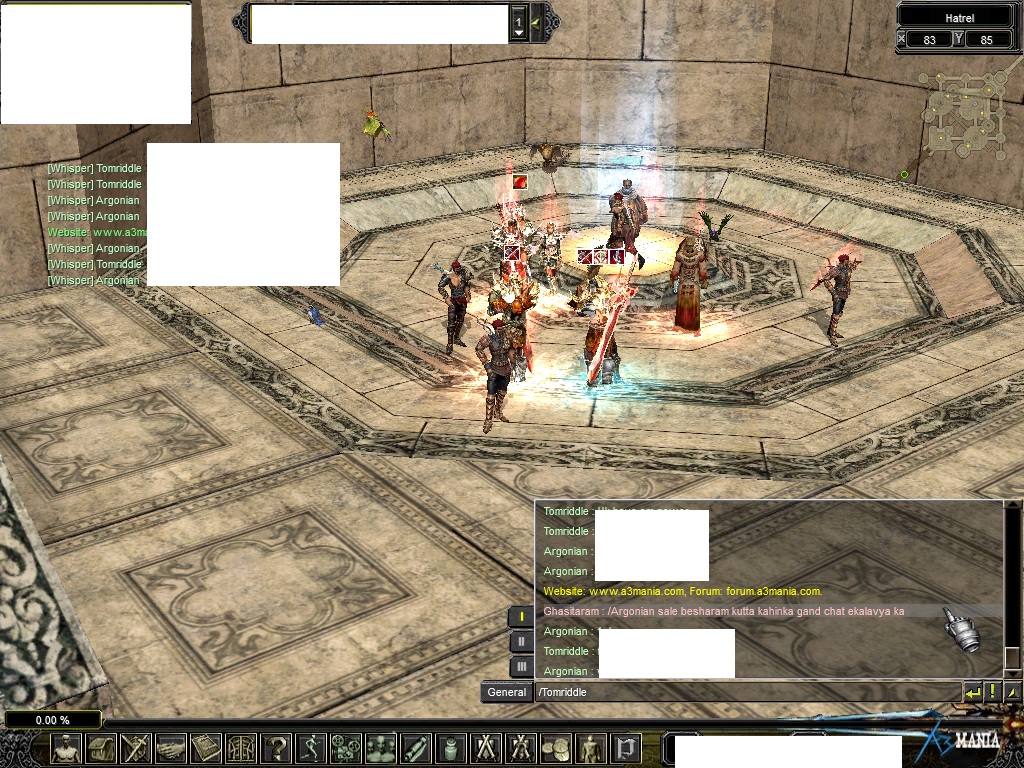Open the three faces group icon

(381, 748)
